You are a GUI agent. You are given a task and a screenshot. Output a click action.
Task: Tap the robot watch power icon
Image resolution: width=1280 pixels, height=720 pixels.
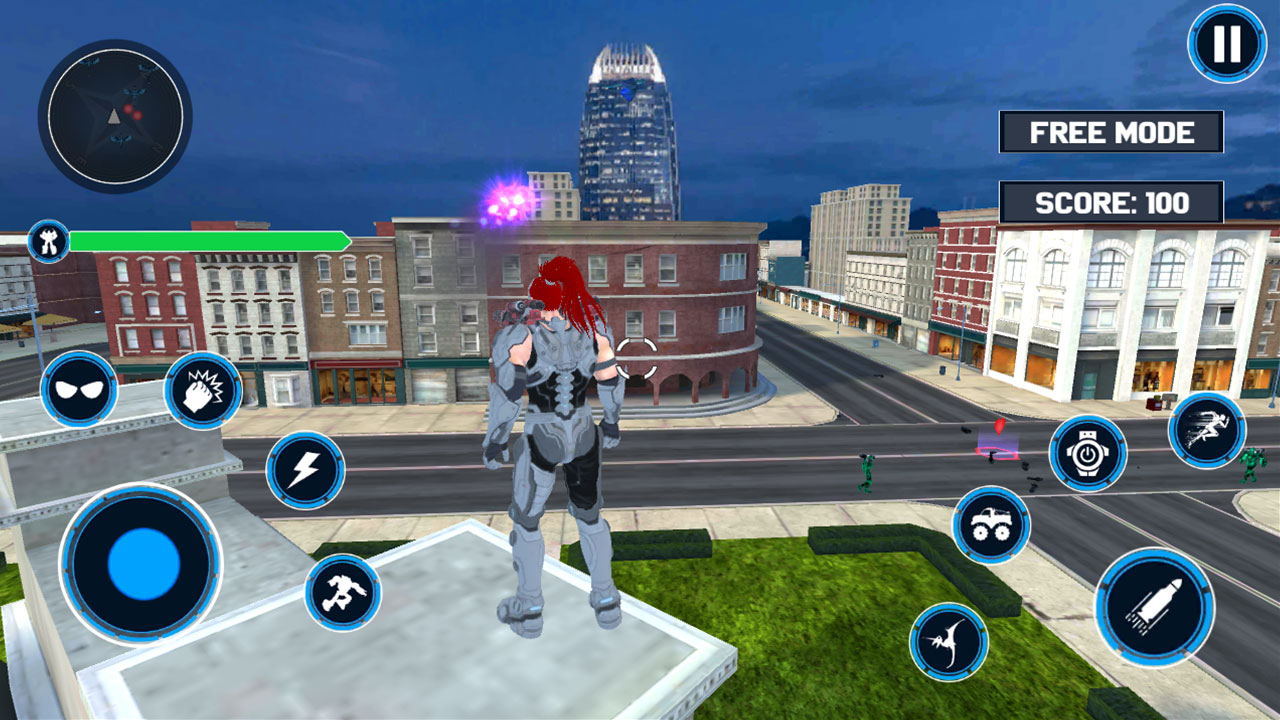1087,454
